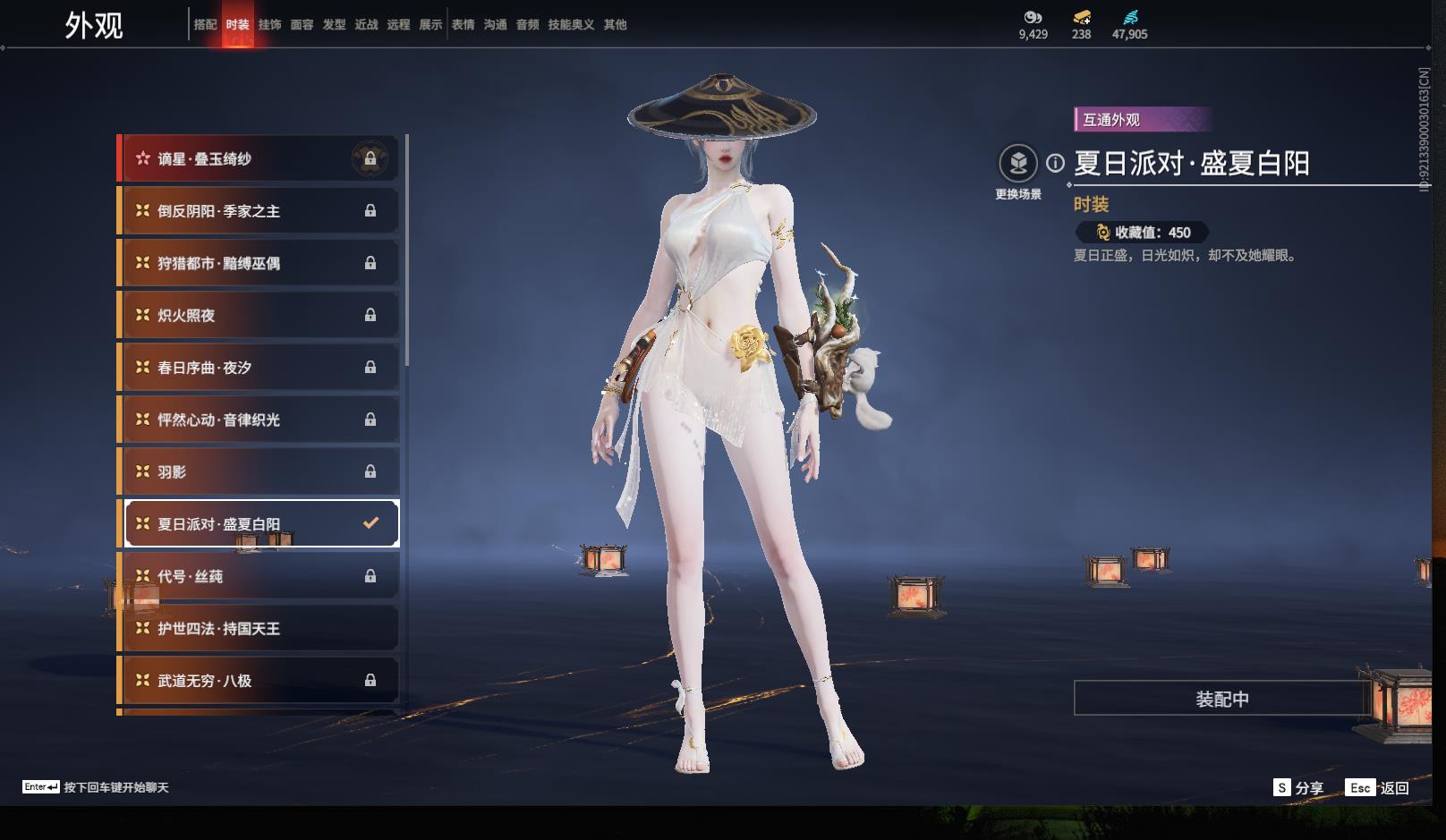Screen dimensions: 1446x840
Task: Choose the 春日序曲·夜汐 outfit
Action: (x=259, y=368)
